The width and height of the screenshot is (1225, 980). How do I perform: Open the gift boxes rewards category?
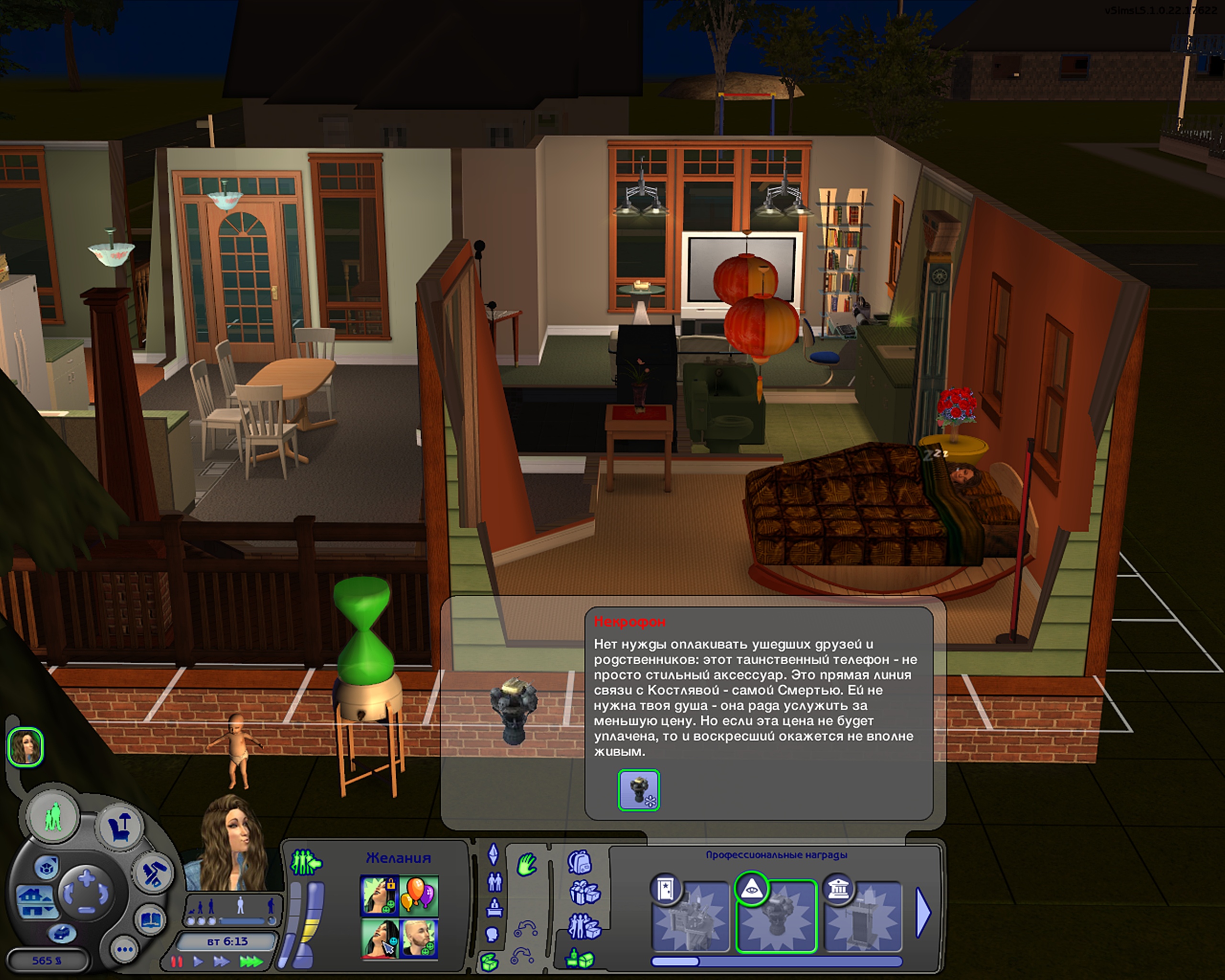point(584,893)
